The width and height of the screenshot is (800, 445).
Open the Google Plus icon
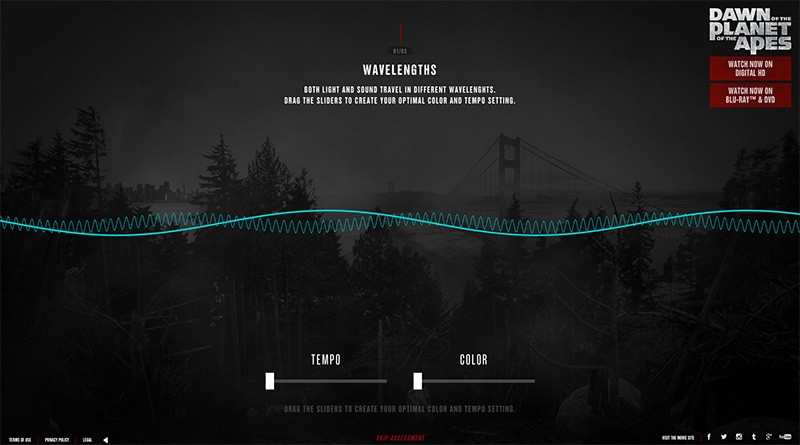point(767,437)
